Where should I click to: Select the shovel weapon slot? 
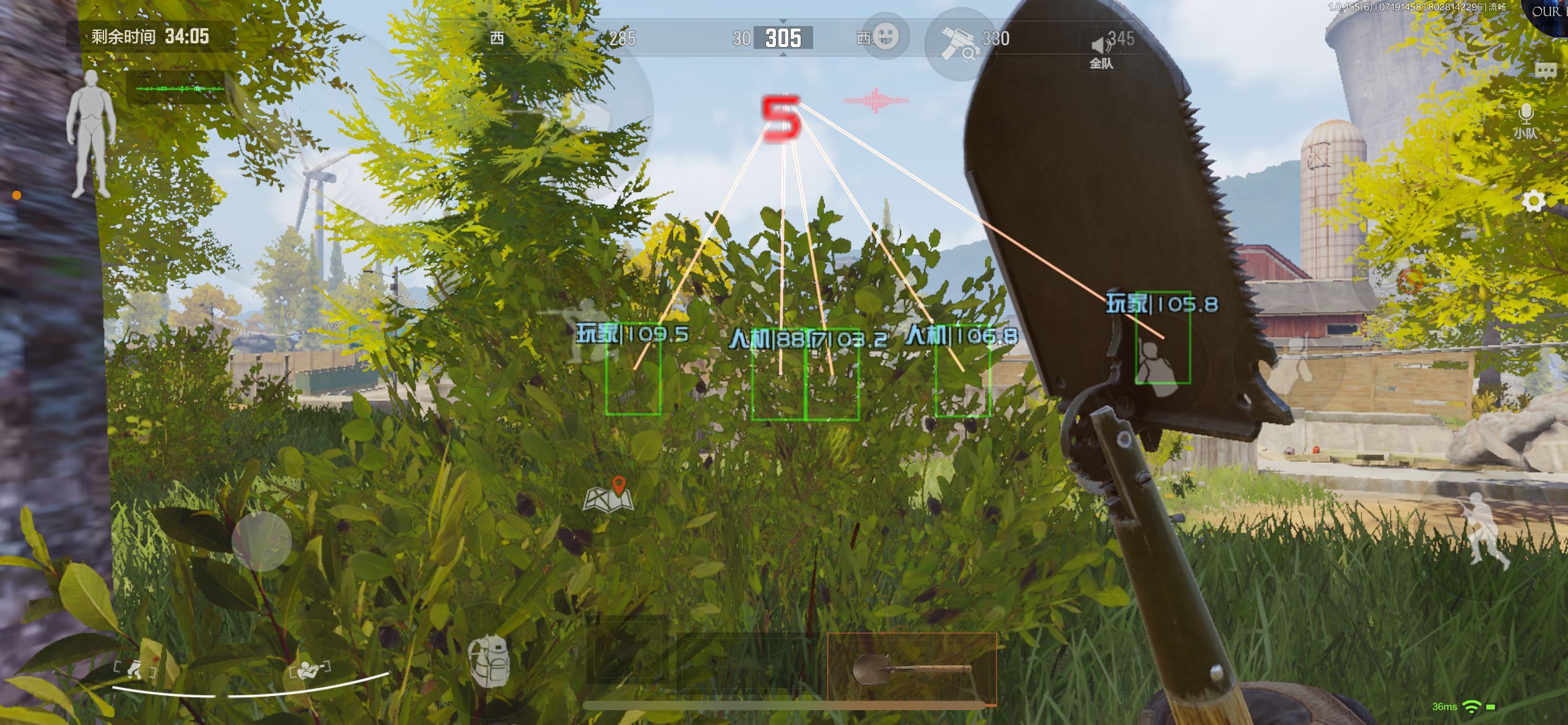[x=912, y=669]
